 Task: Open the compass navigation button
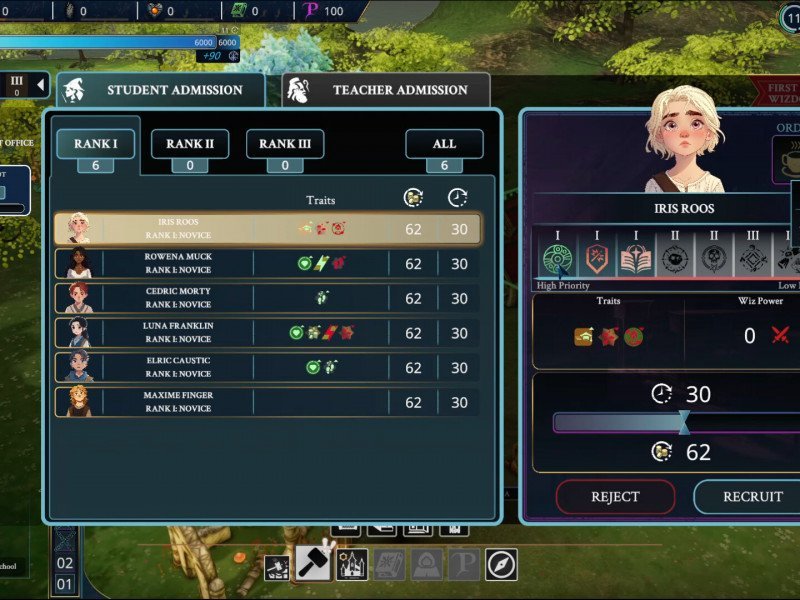tap(502, 565)
